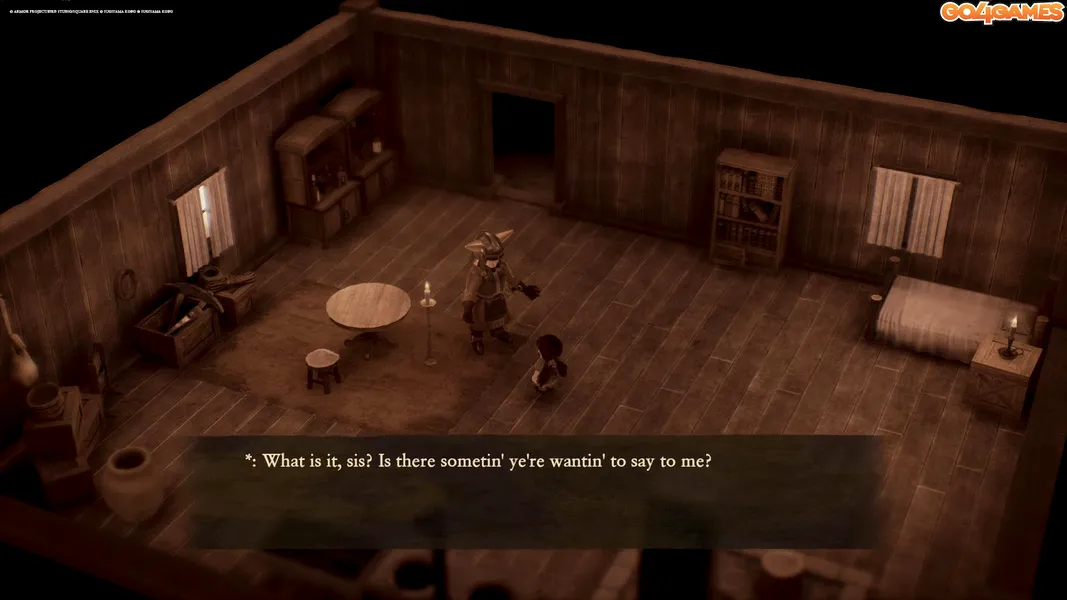
Task: Advance the dialogue box starting "What is it, sis?"
Action: (535, 491)
